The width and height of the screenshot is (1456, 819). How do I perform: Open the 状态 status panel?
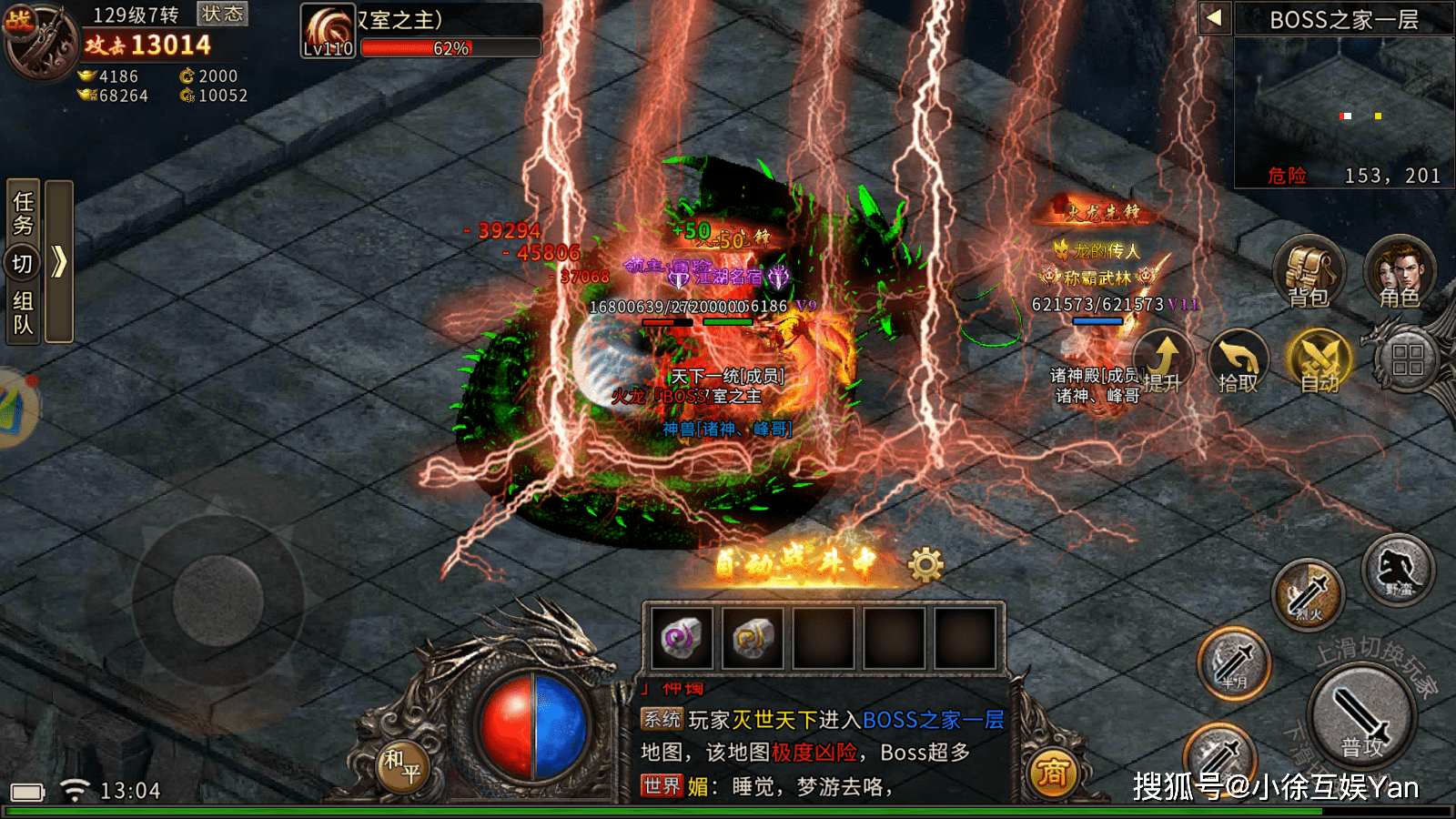tap(222, 14)
